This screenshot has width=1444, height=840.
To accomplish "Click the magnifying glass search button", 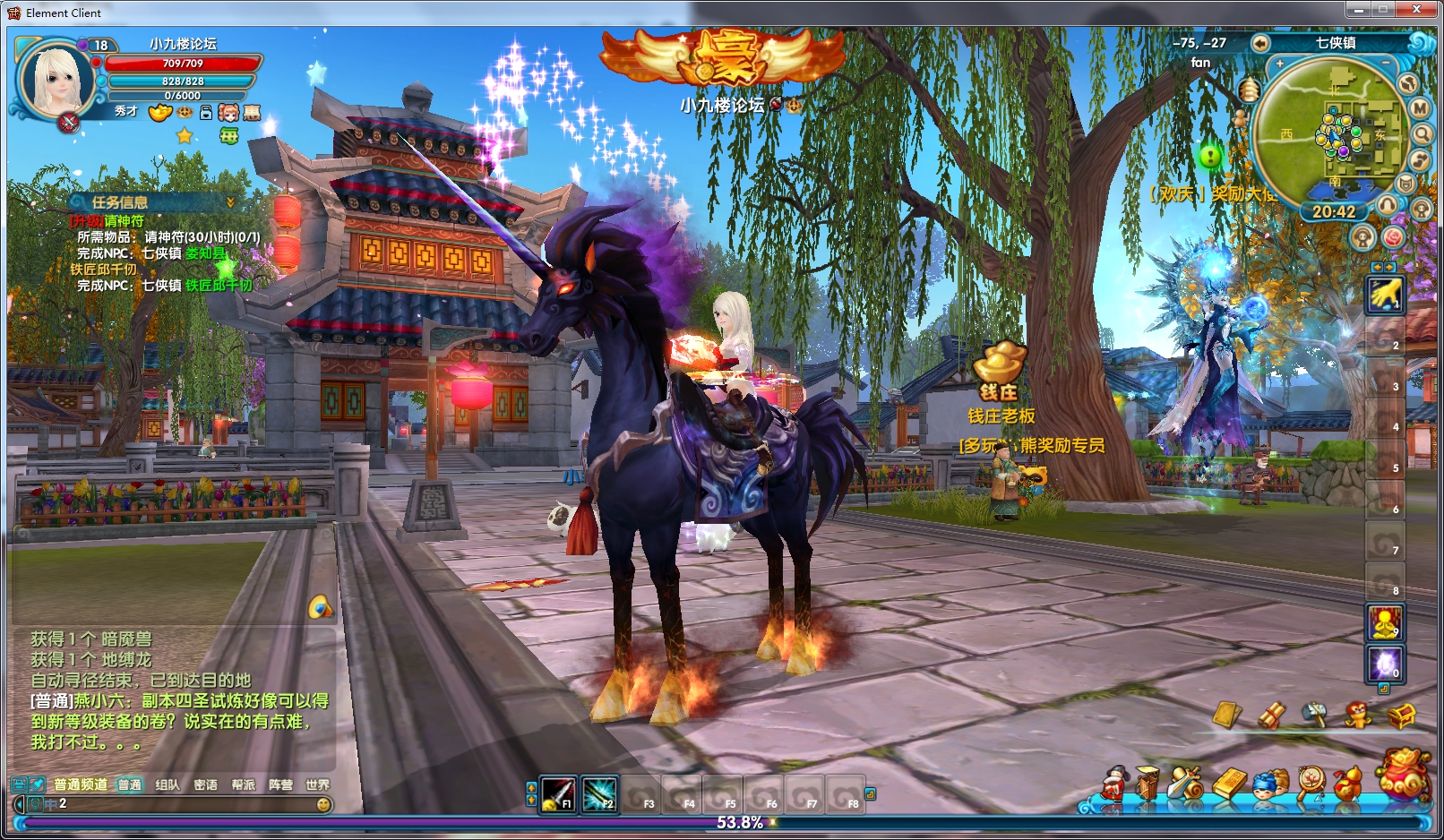I will [x=1423, y=134].
